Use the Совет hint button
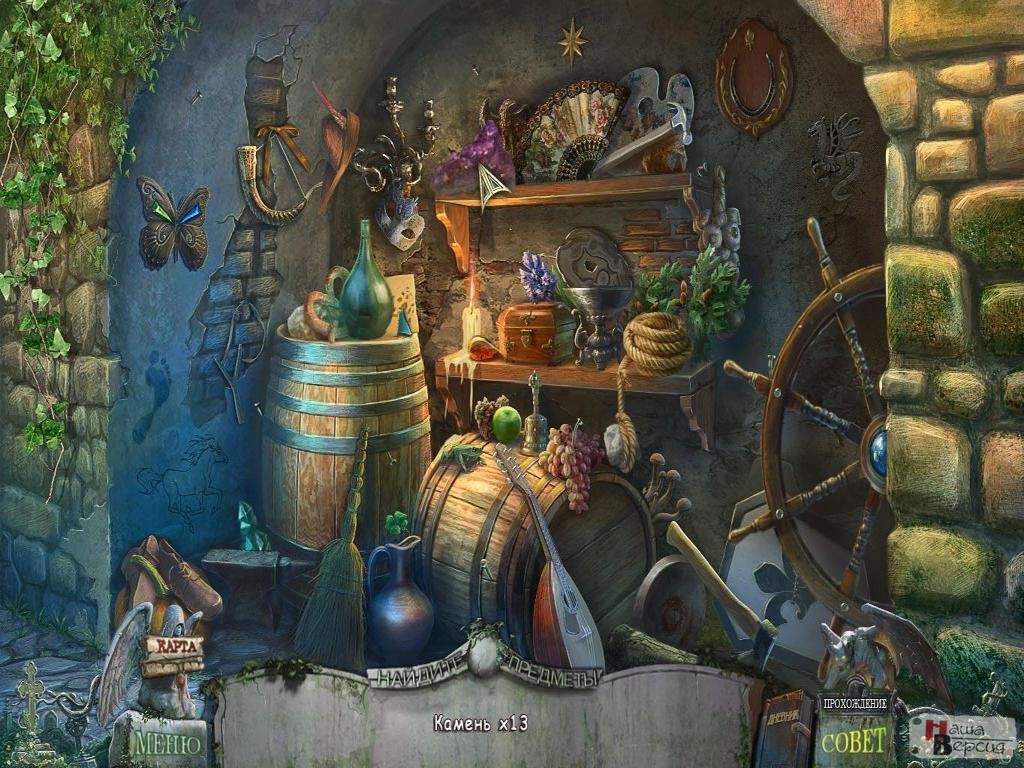The image size is (1024, 768). 853,741
